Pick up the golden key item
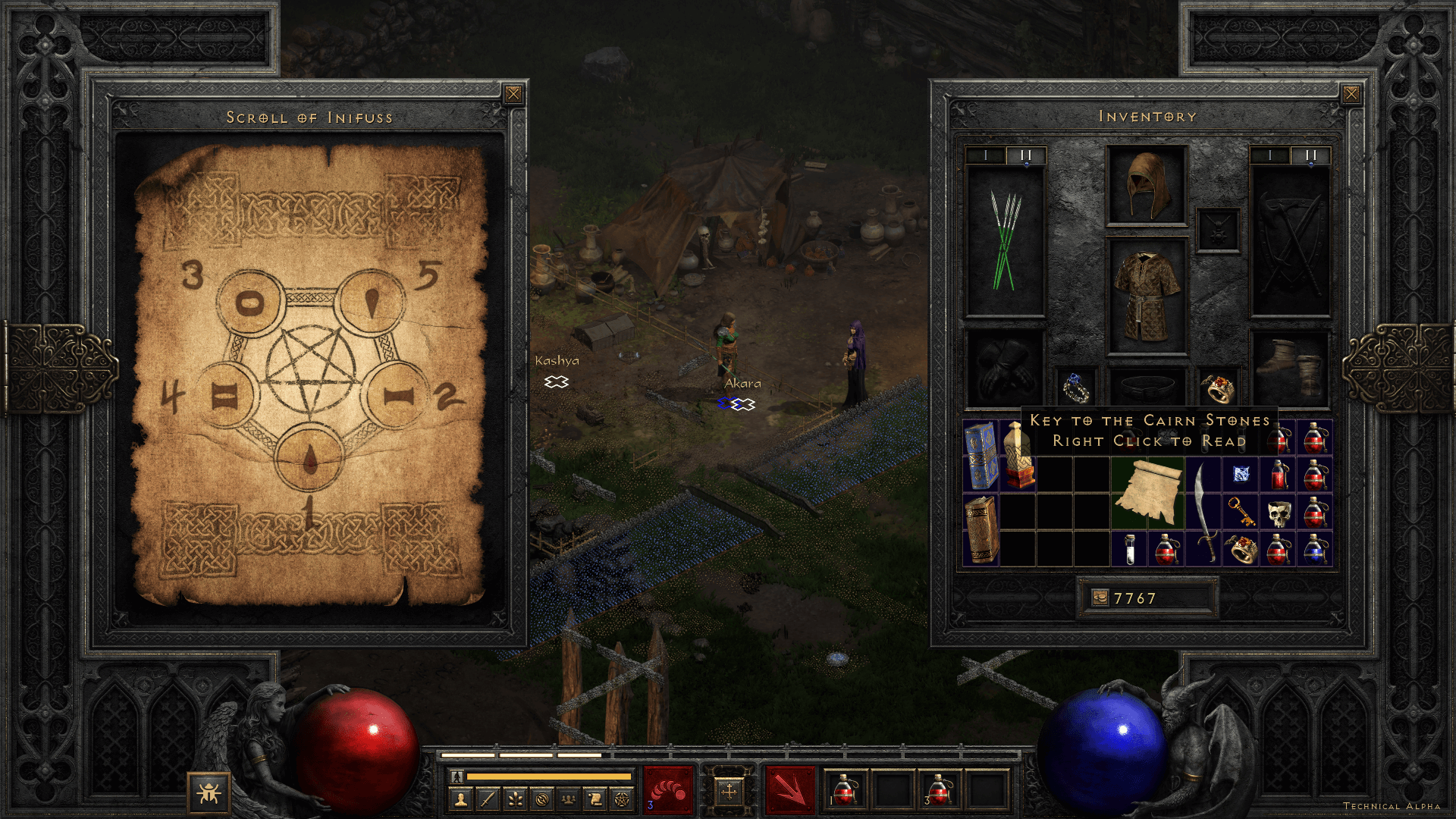Viewport: 1456px width, 819px height. (1241, 511)
